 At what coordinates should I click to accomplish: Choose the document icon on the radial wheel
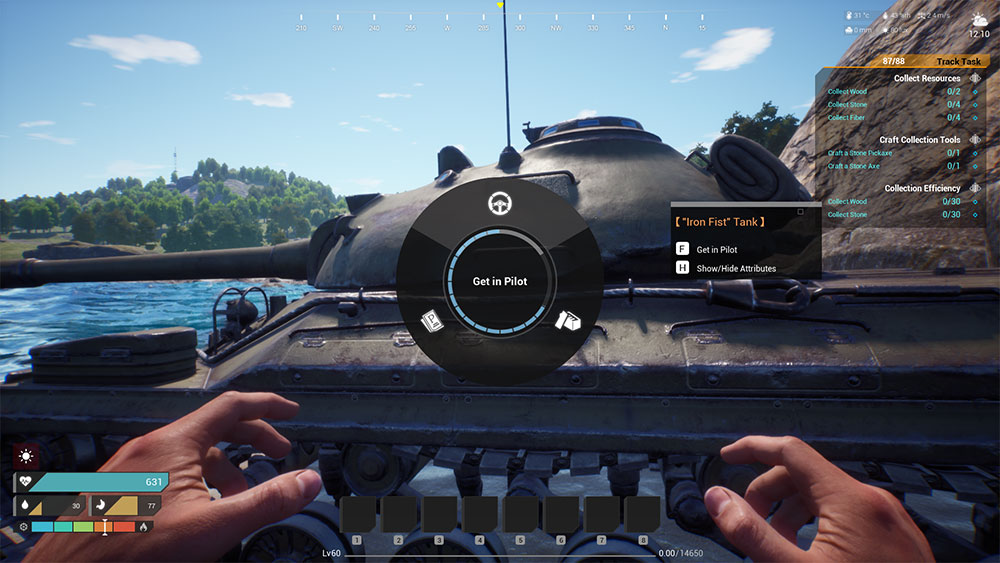click(431, 321)
